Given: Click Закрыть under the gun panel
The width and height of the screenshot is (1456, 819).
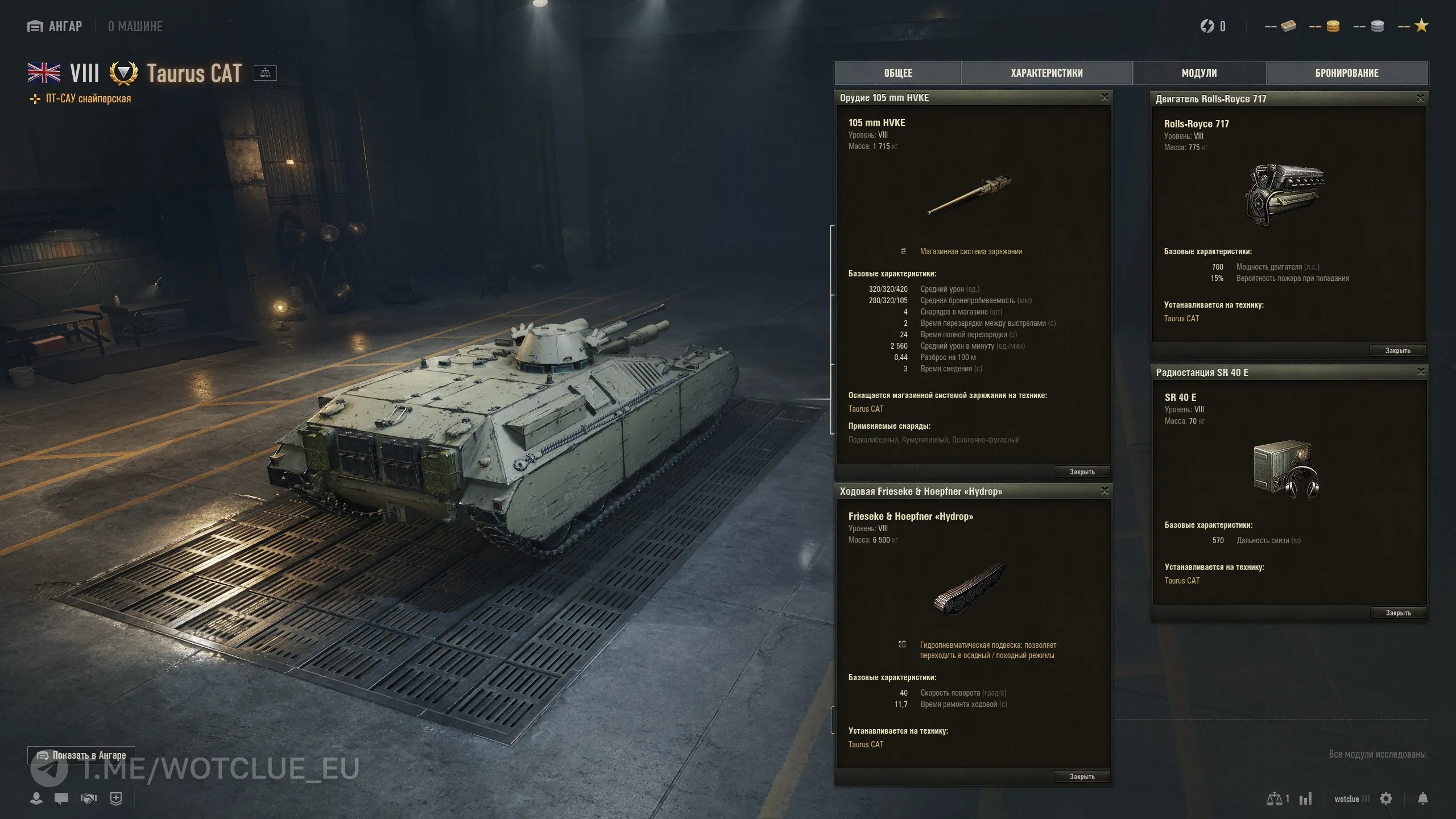Looking at the screenshot, I should click(1082, 471).
